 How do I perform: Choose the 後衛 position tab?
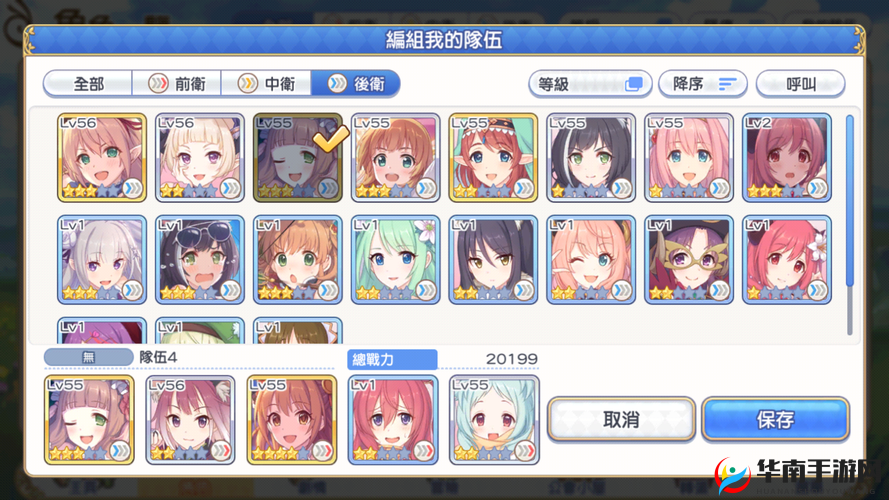[x=356, y=84]
